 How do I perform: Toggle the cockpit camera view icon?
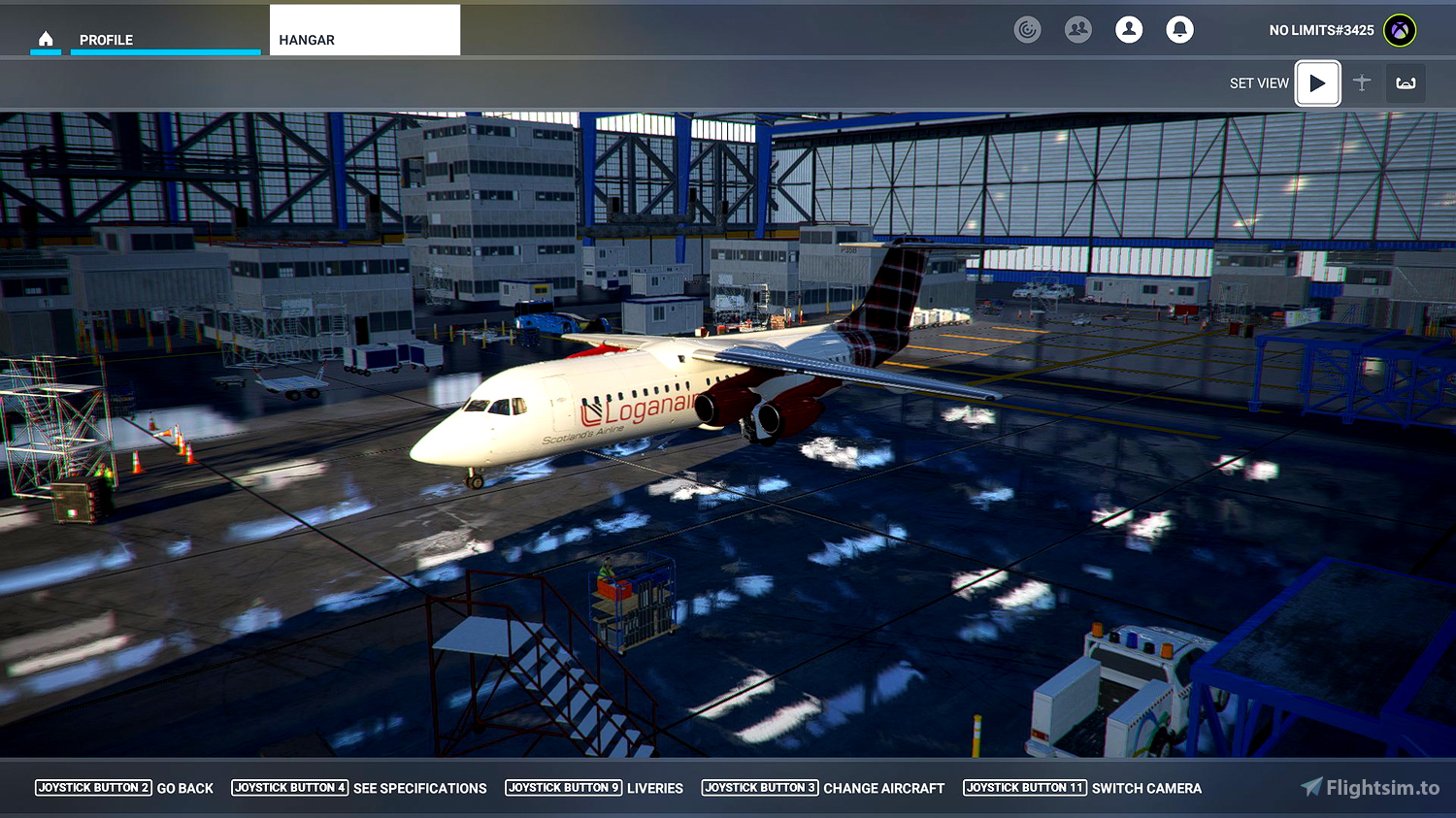(x=1406, y=83)
